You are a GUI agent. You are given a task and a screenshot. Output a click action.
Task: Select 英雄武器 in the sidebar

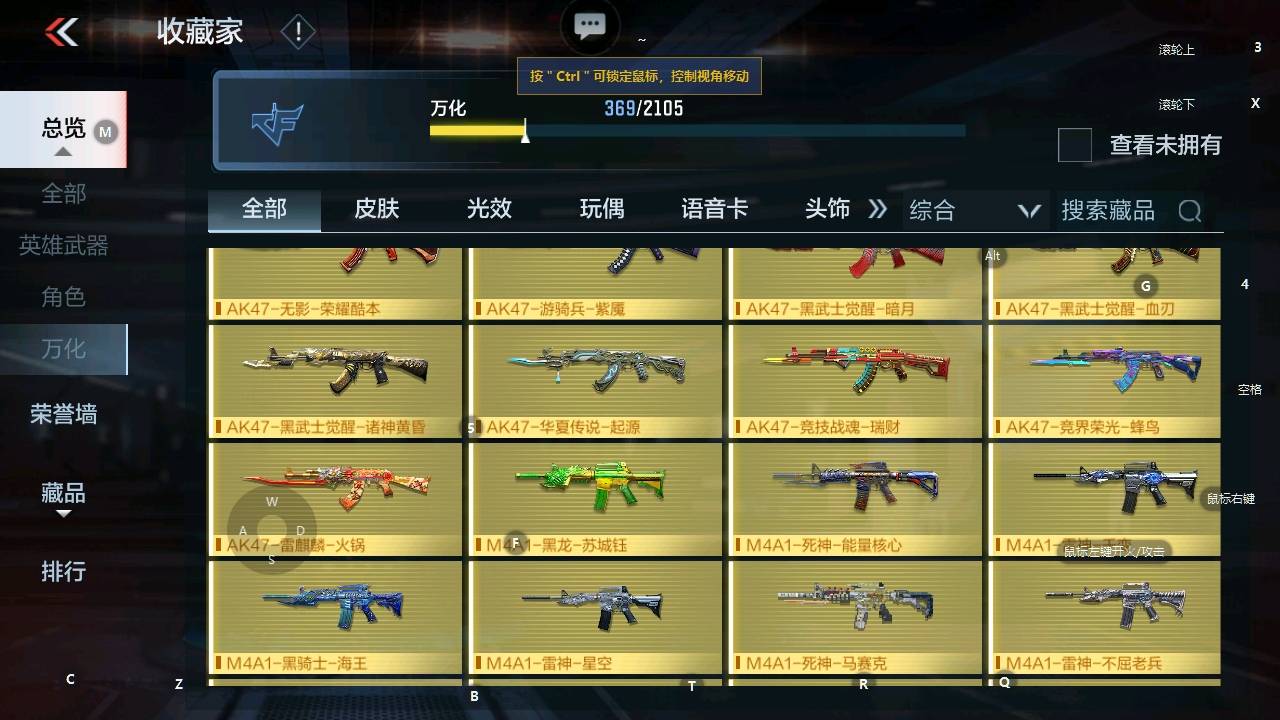click(62, 245)
